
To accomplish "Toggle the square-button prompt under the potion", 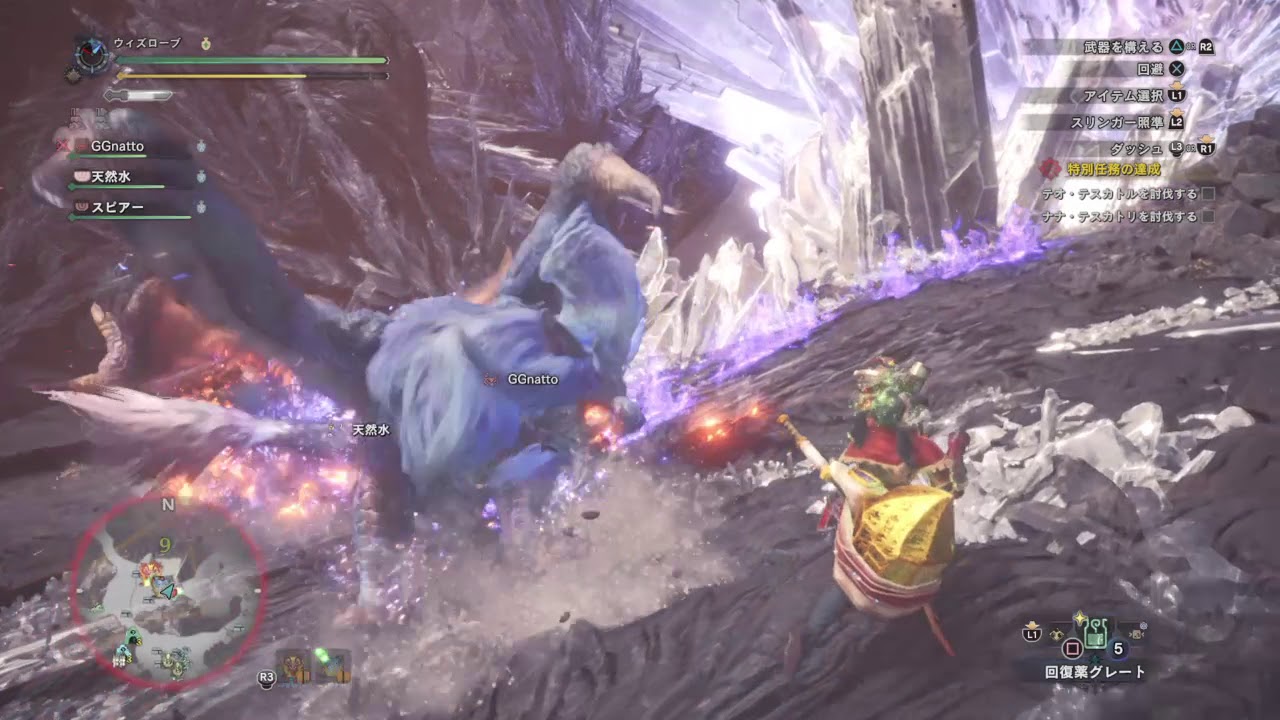I will point(1073,648).
